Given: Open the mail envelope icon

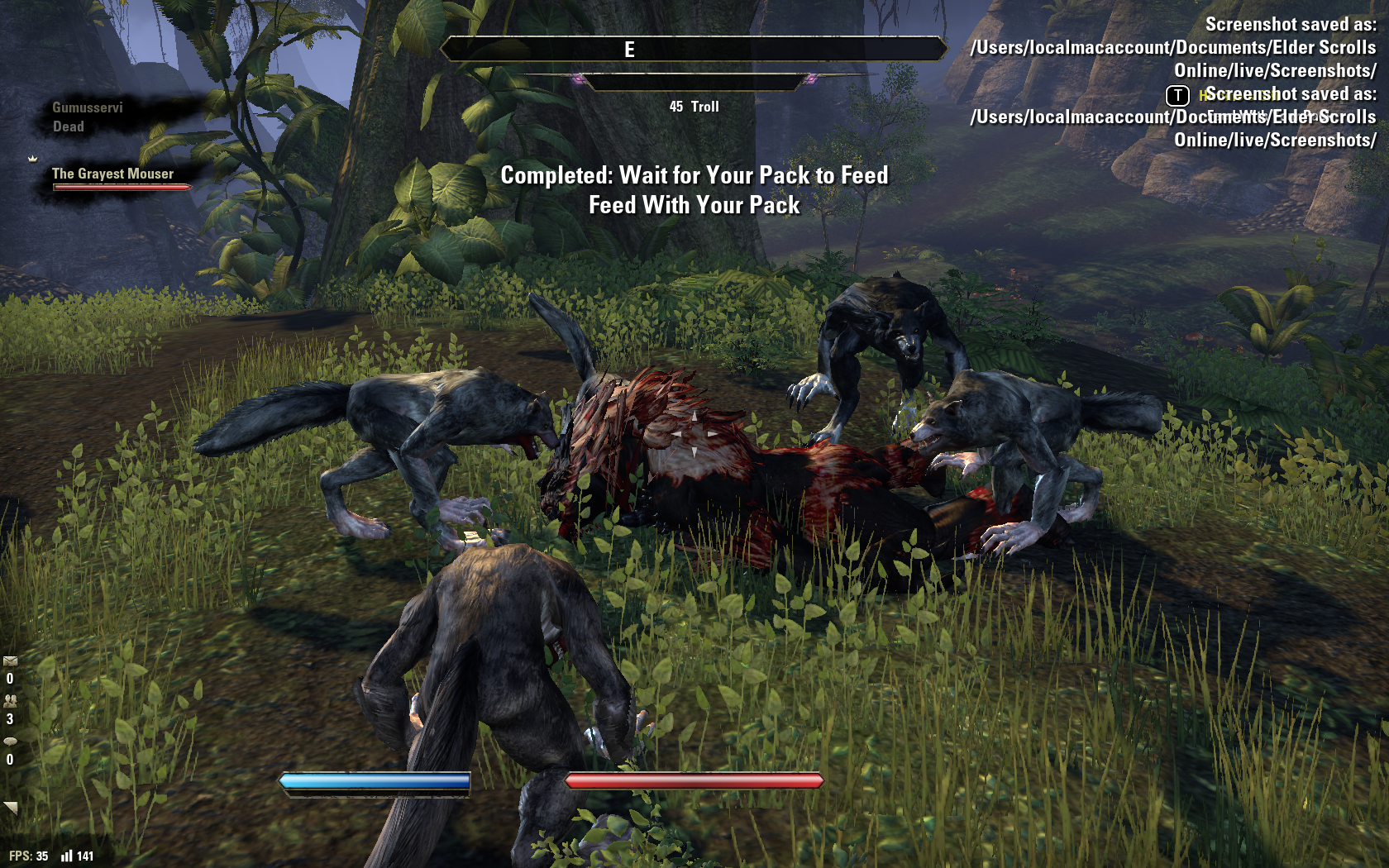Looking at the screenshot, I should pyautogui.click(x=10, y=661).
